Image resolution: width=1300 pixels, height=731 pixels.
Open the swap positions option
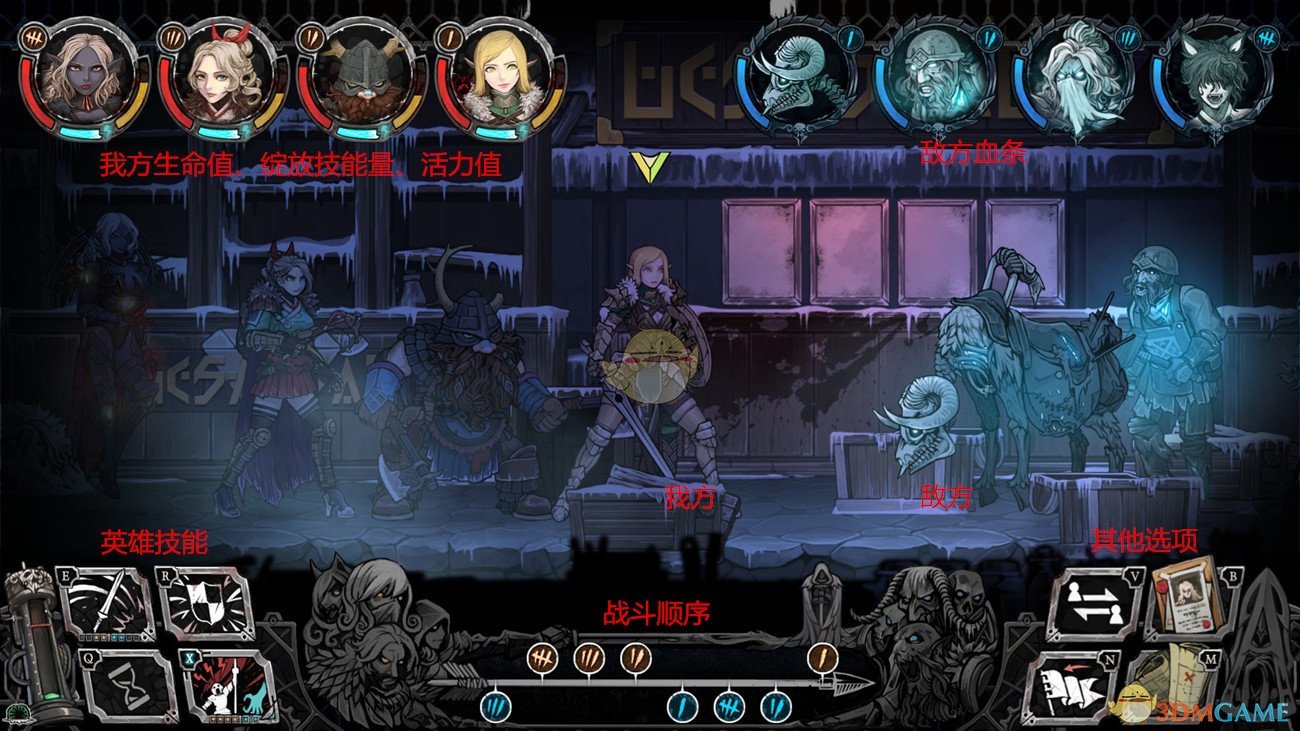point(1095,604)
